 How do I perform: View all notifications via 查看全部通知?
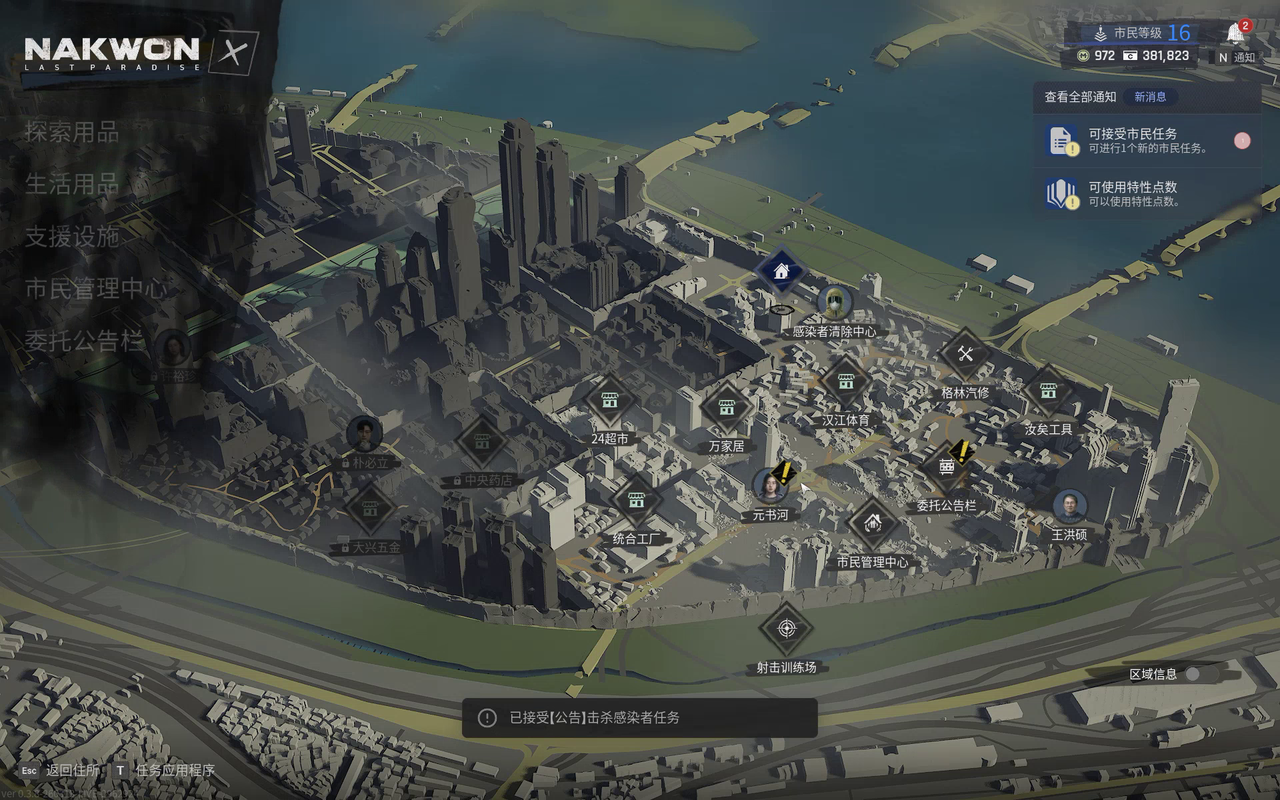coord(1080,97)
